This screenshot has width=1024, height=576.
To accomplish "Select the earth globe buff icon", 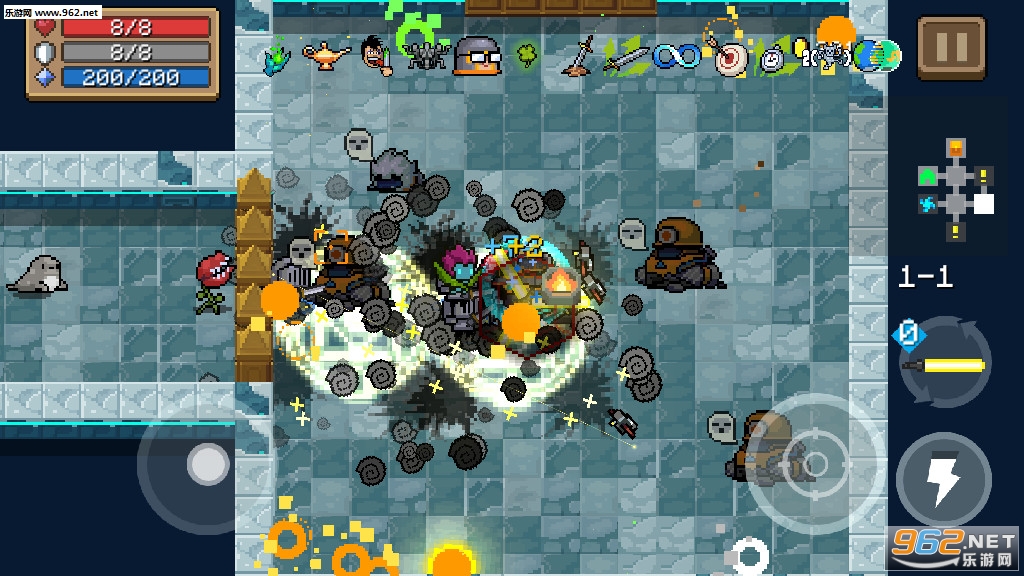I will [x=881, y=56].
